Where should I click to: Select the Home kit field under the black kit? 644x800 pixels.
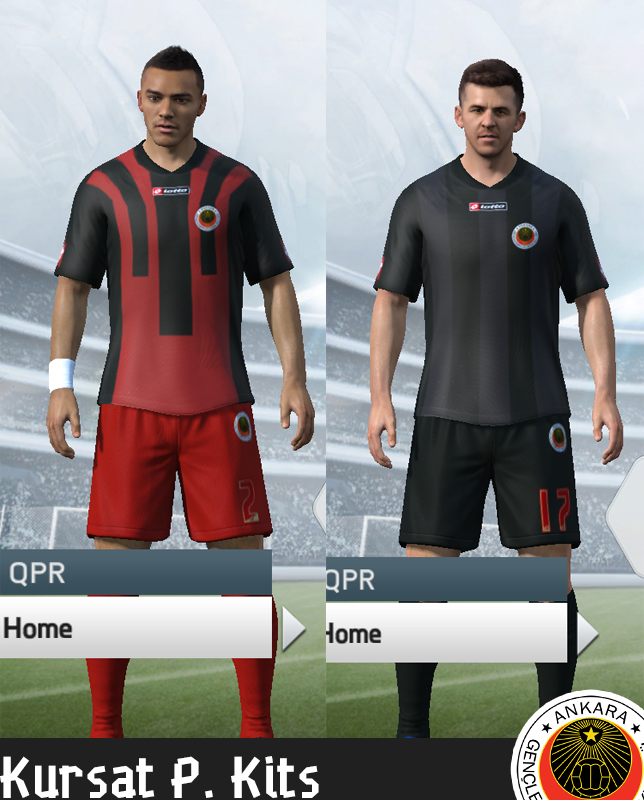(x=447, y=633)
